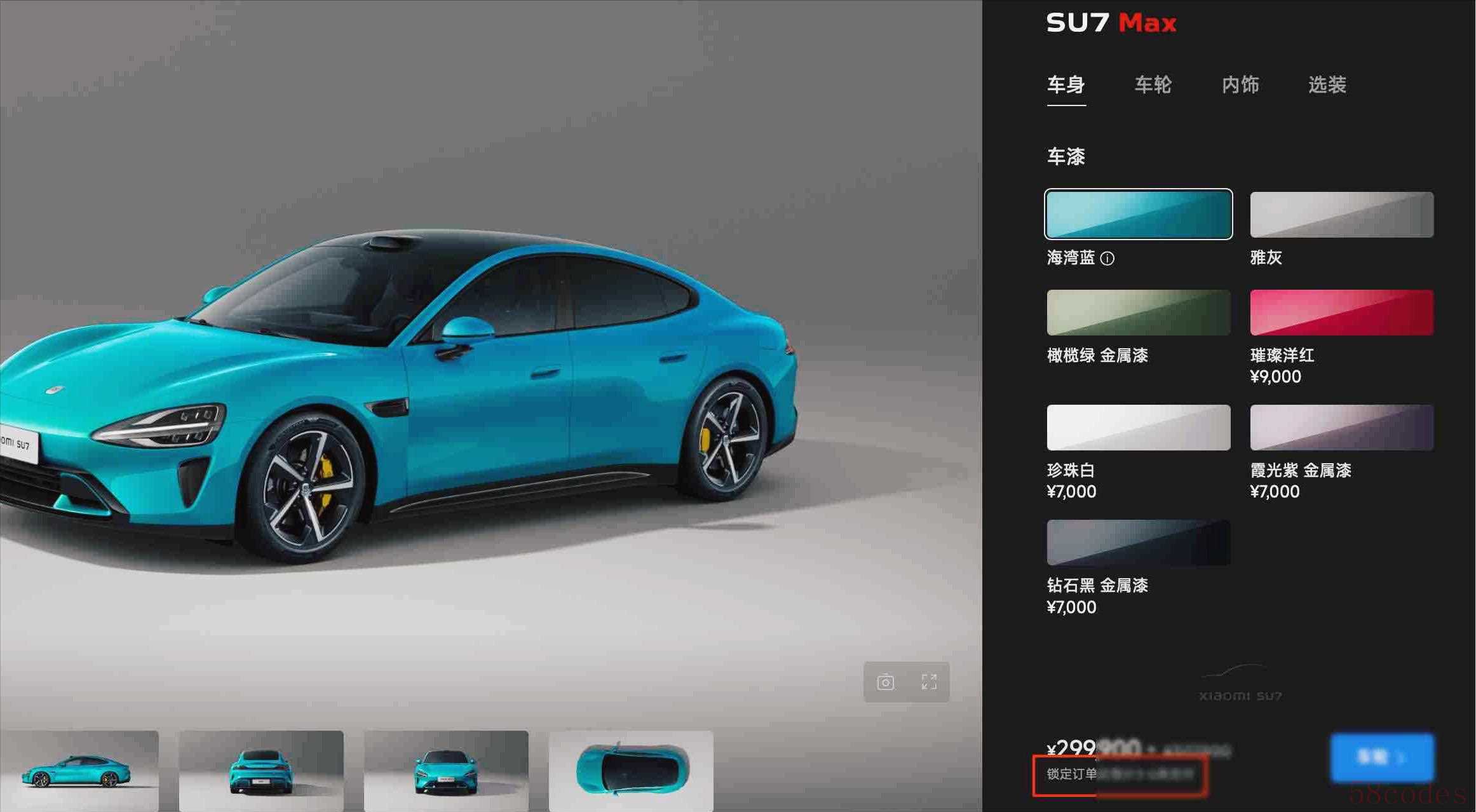Image resolution: width=1476 pixels, height=812 pixels.
Task: Select the top-down view thumbnail
Action: point(631,770)
